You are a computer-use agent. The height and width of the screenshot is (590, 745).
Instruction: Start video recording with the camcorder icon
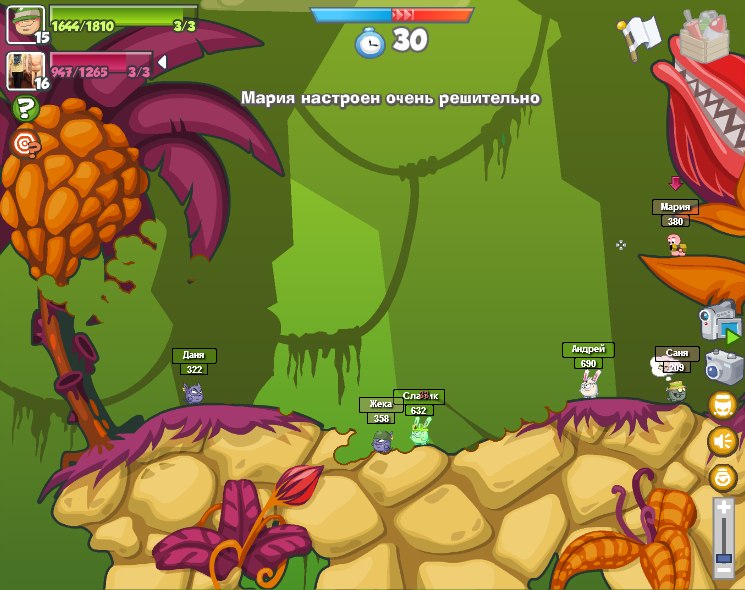718,323
